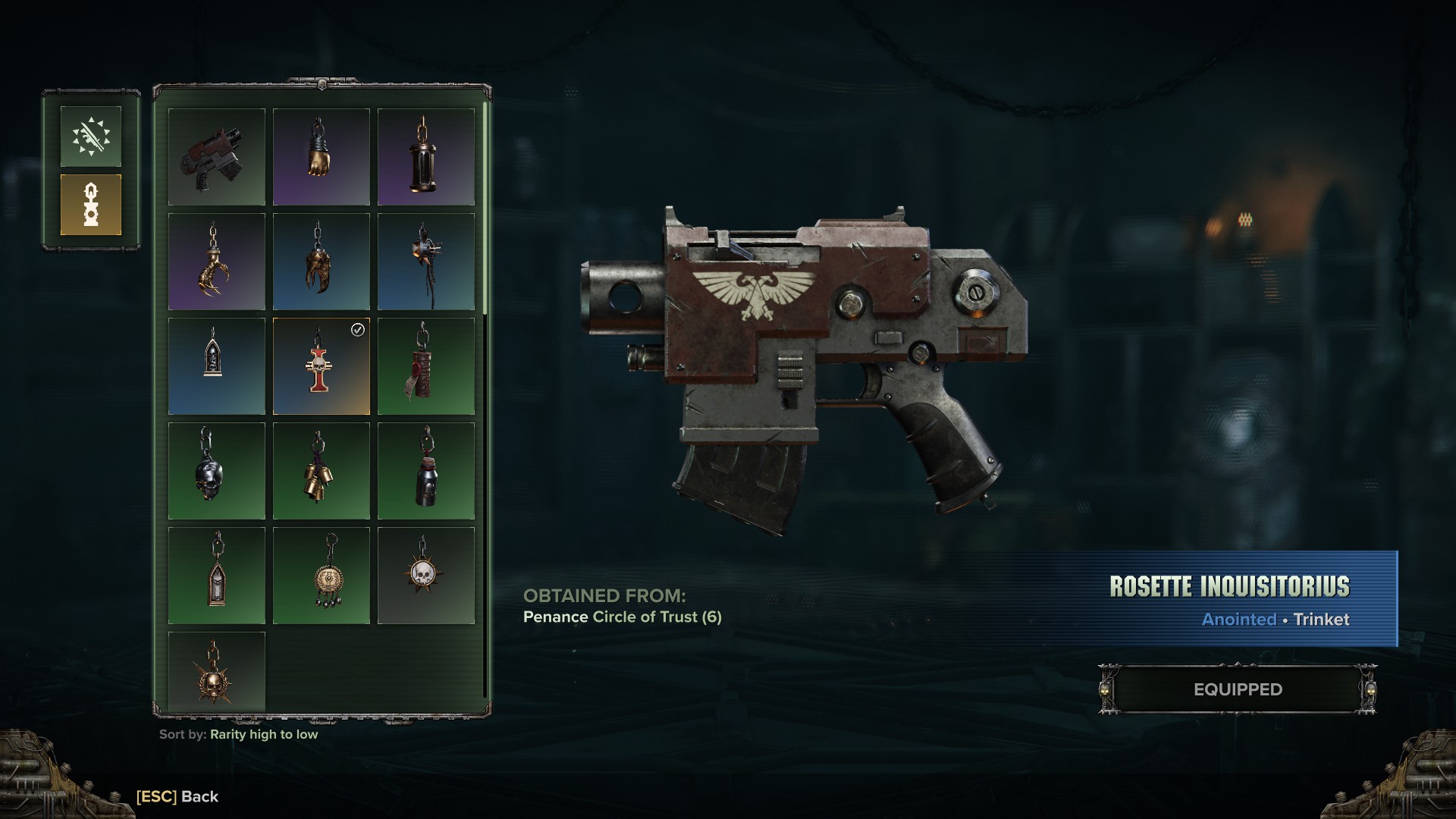1456x819 pixels.
Task: Pick the golden talon claw trinket
Action: (217, 262)
